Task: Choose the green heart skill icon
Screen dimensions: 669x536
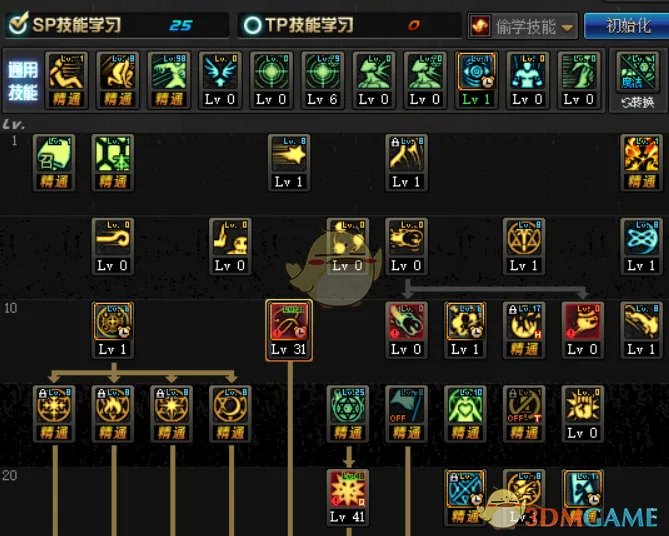Action: [464, 406]
